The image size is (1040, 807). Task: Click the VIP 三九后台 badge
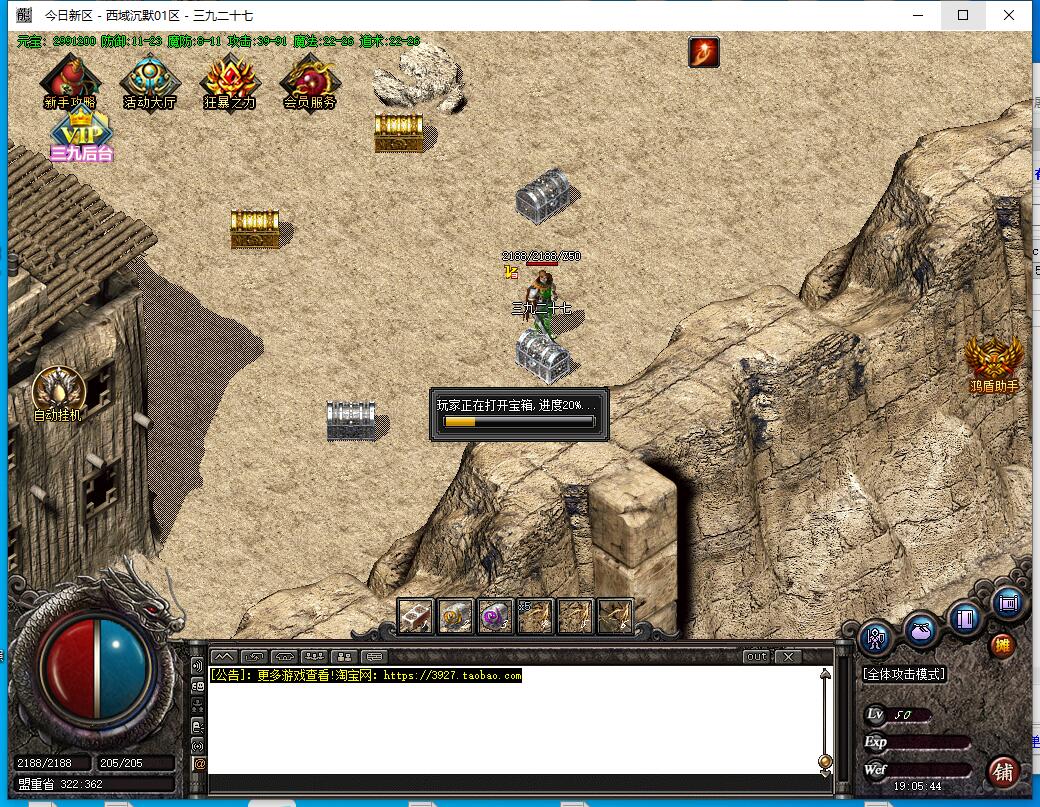pos(81,135)
